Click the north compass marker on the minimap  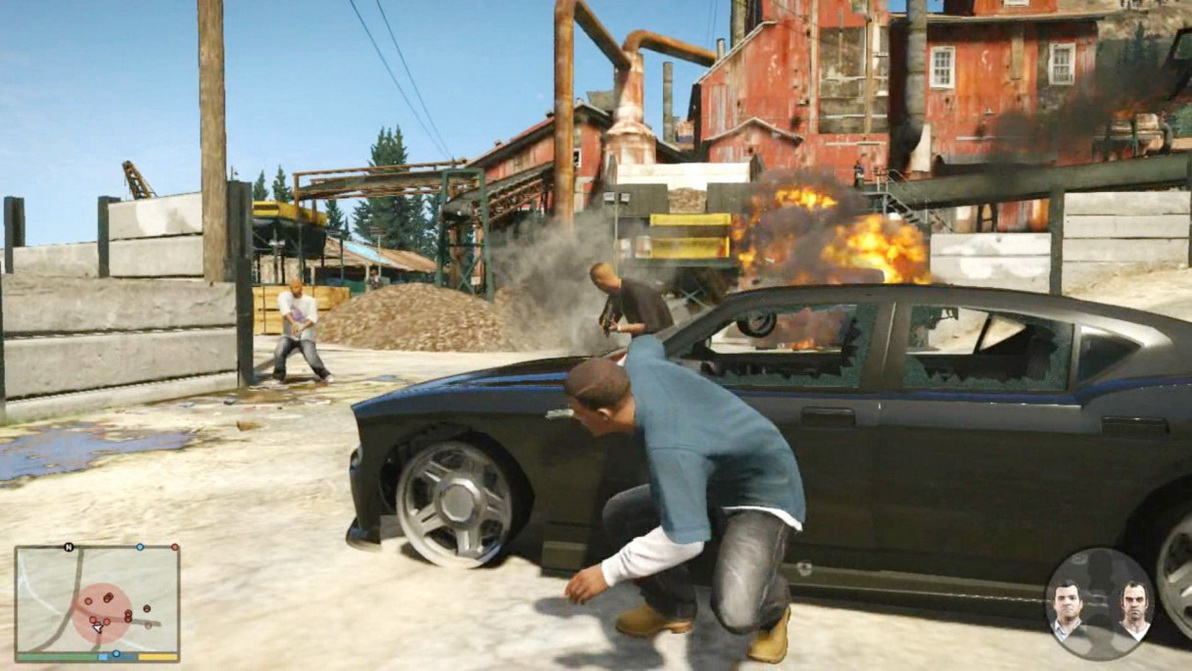coord(69,548)
